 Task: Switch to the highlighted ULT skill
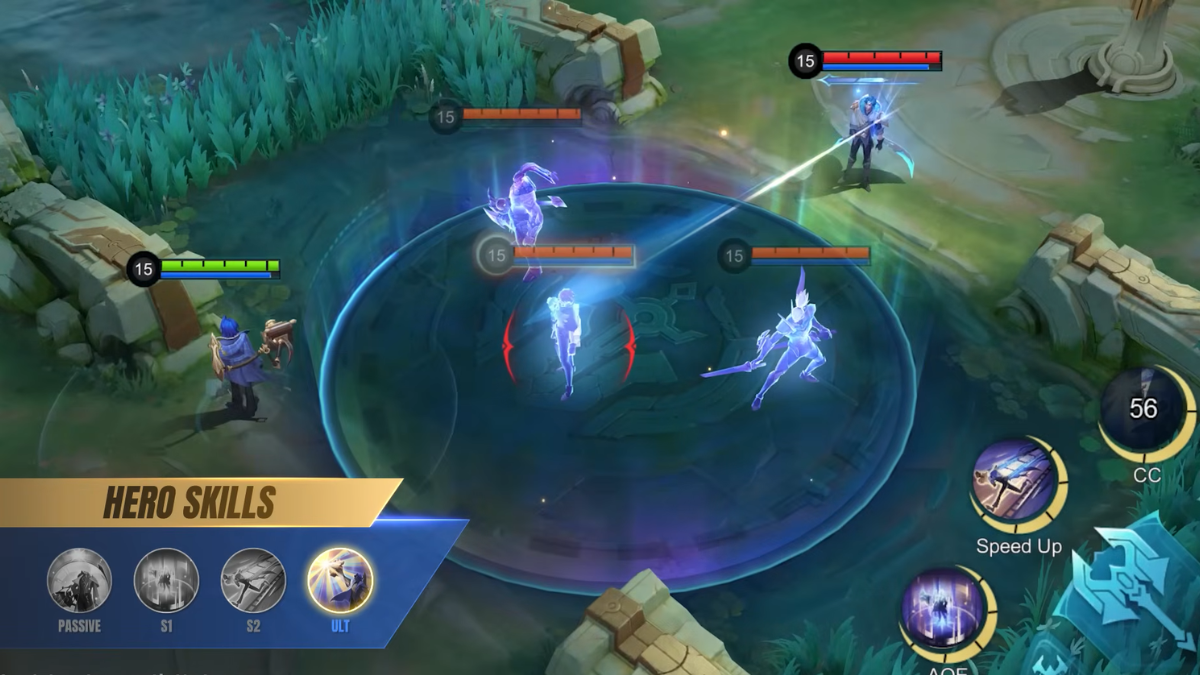point(340,581)
